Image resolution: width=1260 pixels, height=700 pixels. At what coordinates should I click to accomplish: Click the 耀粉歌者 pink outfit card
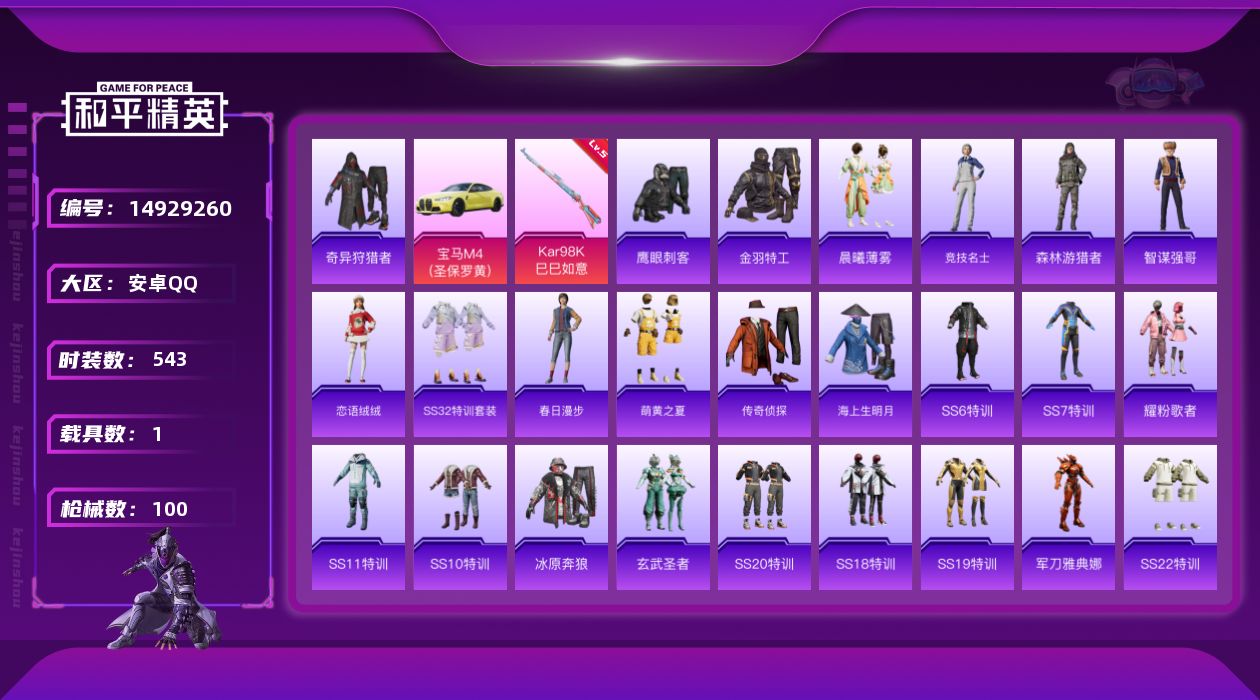1170,363
